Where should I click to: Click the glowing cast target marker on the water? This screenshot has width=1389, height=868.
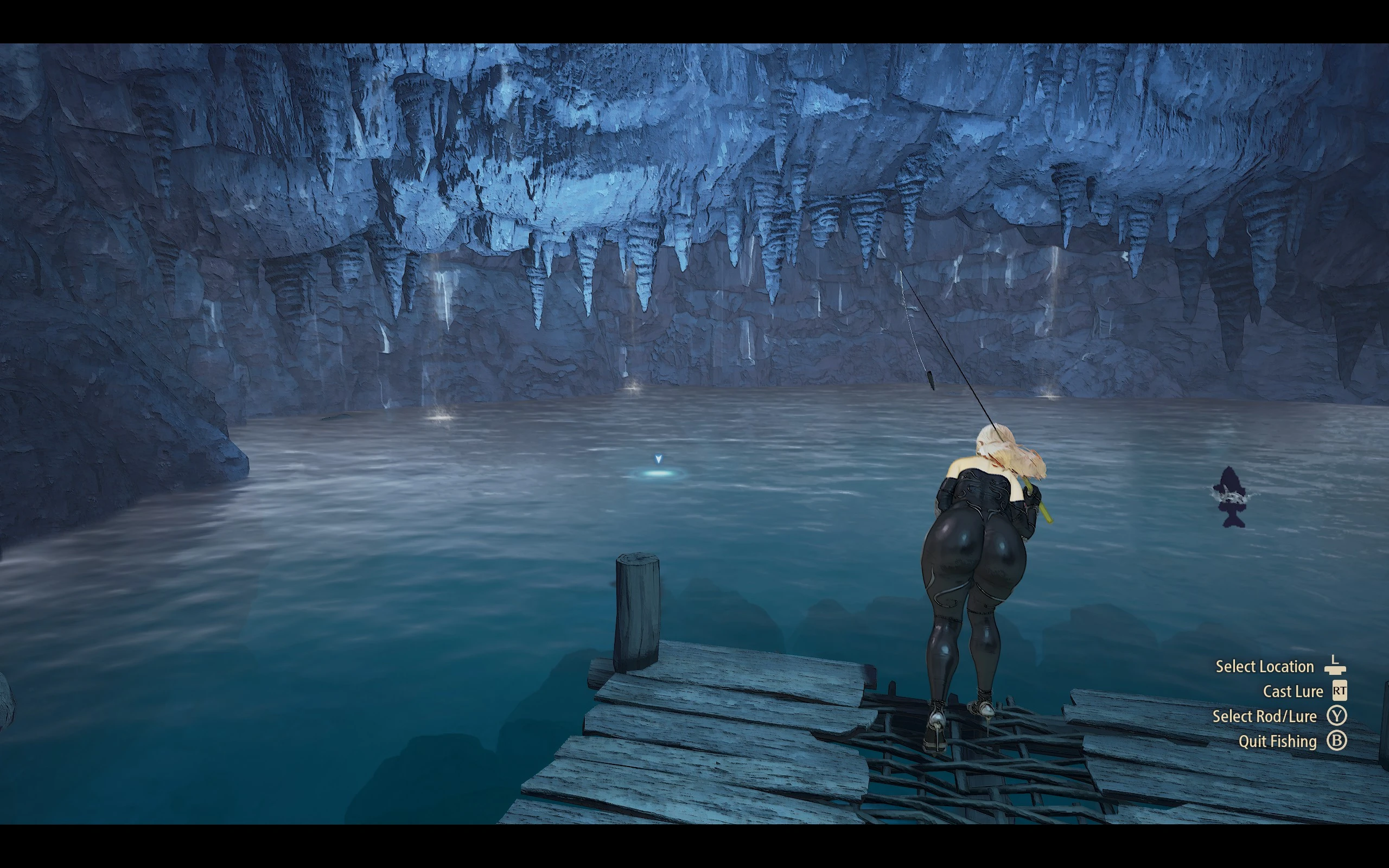coord(658,473)
